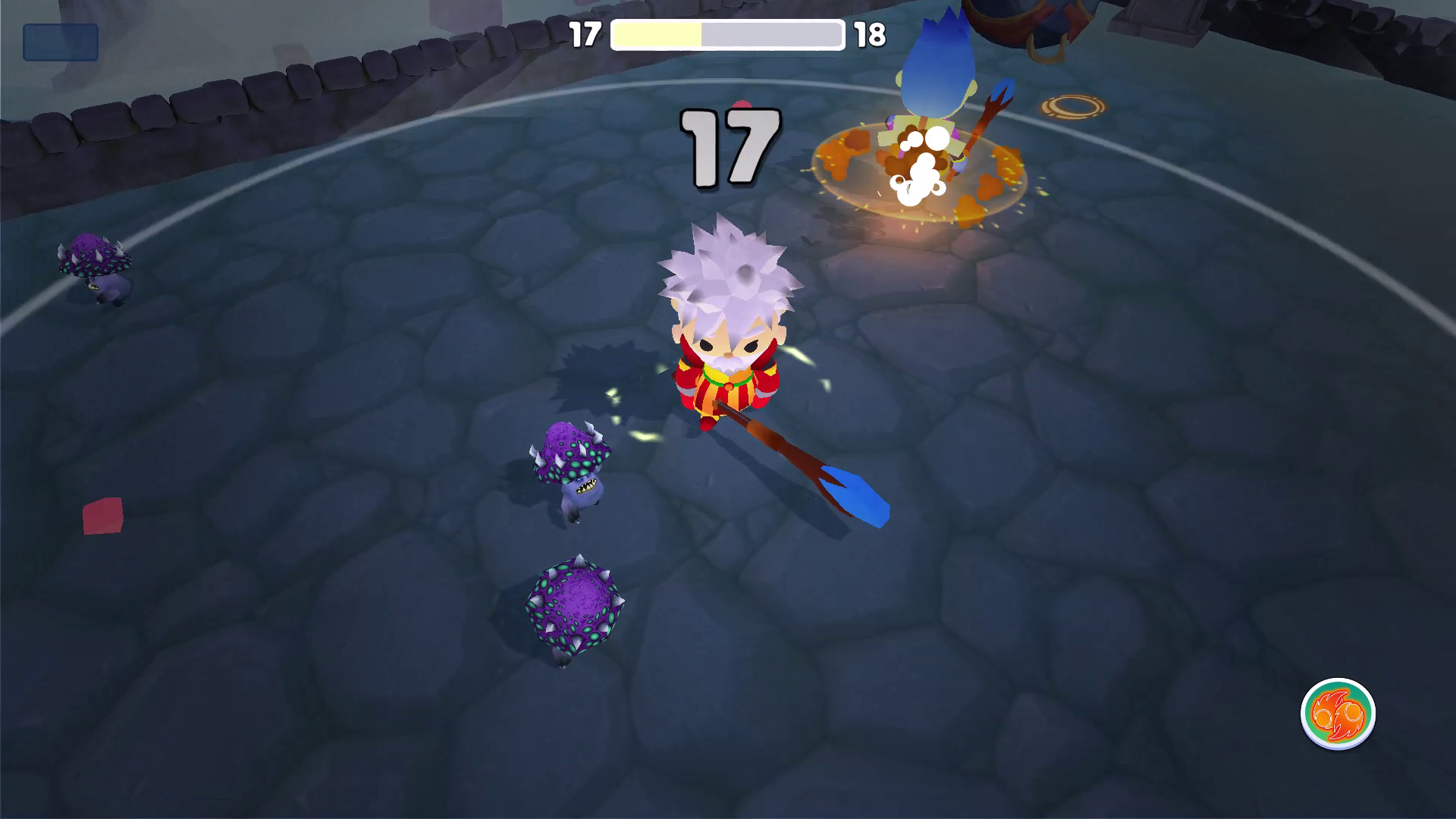The height and width of the screenshot is (819, 1456).
Task: Tap the blue pause button top-left
Action: (62, 40)
